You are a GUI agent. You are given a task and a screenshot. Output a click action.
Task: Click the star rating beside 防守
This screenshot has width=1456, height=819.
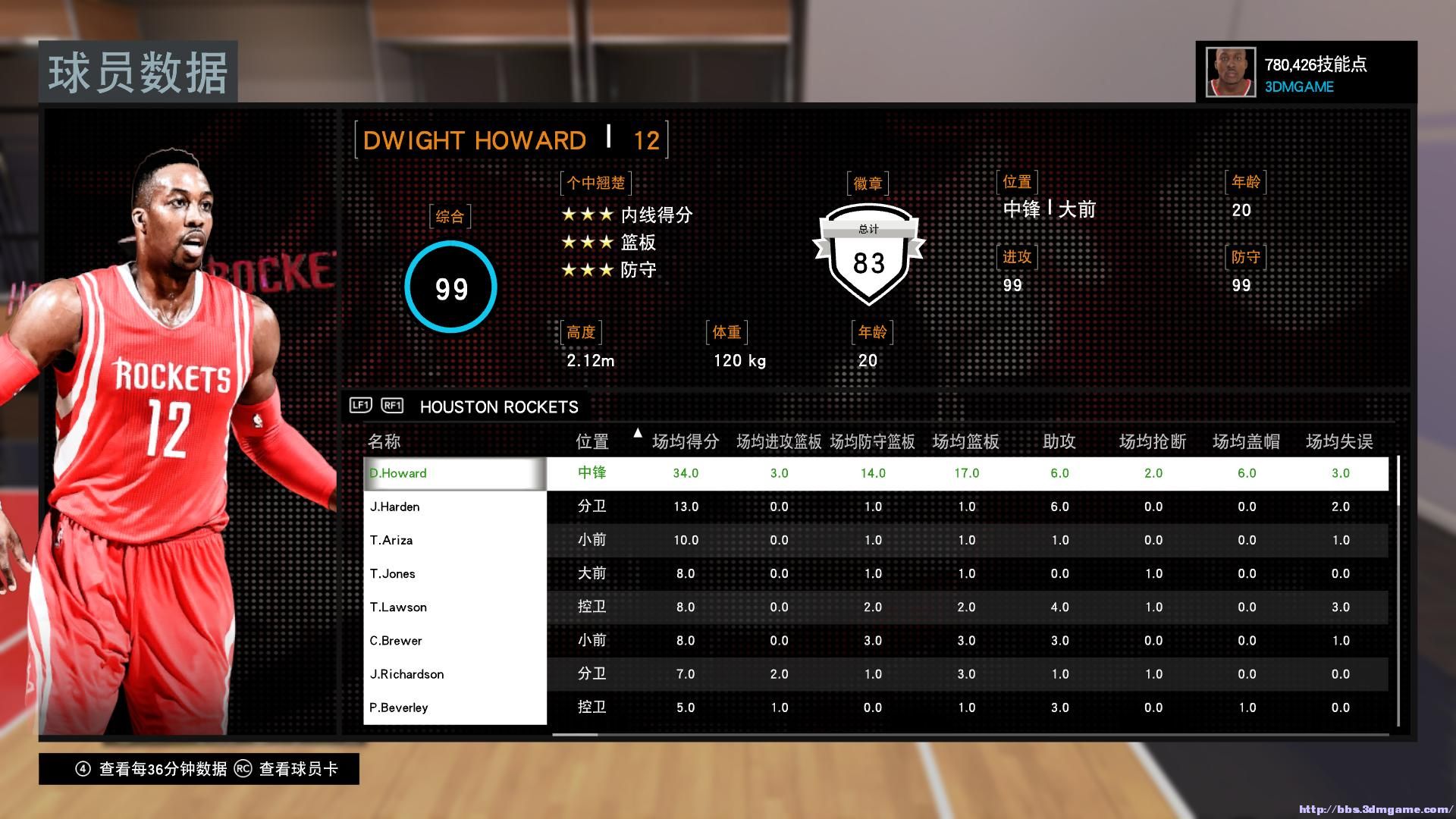click(x=588, y=269)
